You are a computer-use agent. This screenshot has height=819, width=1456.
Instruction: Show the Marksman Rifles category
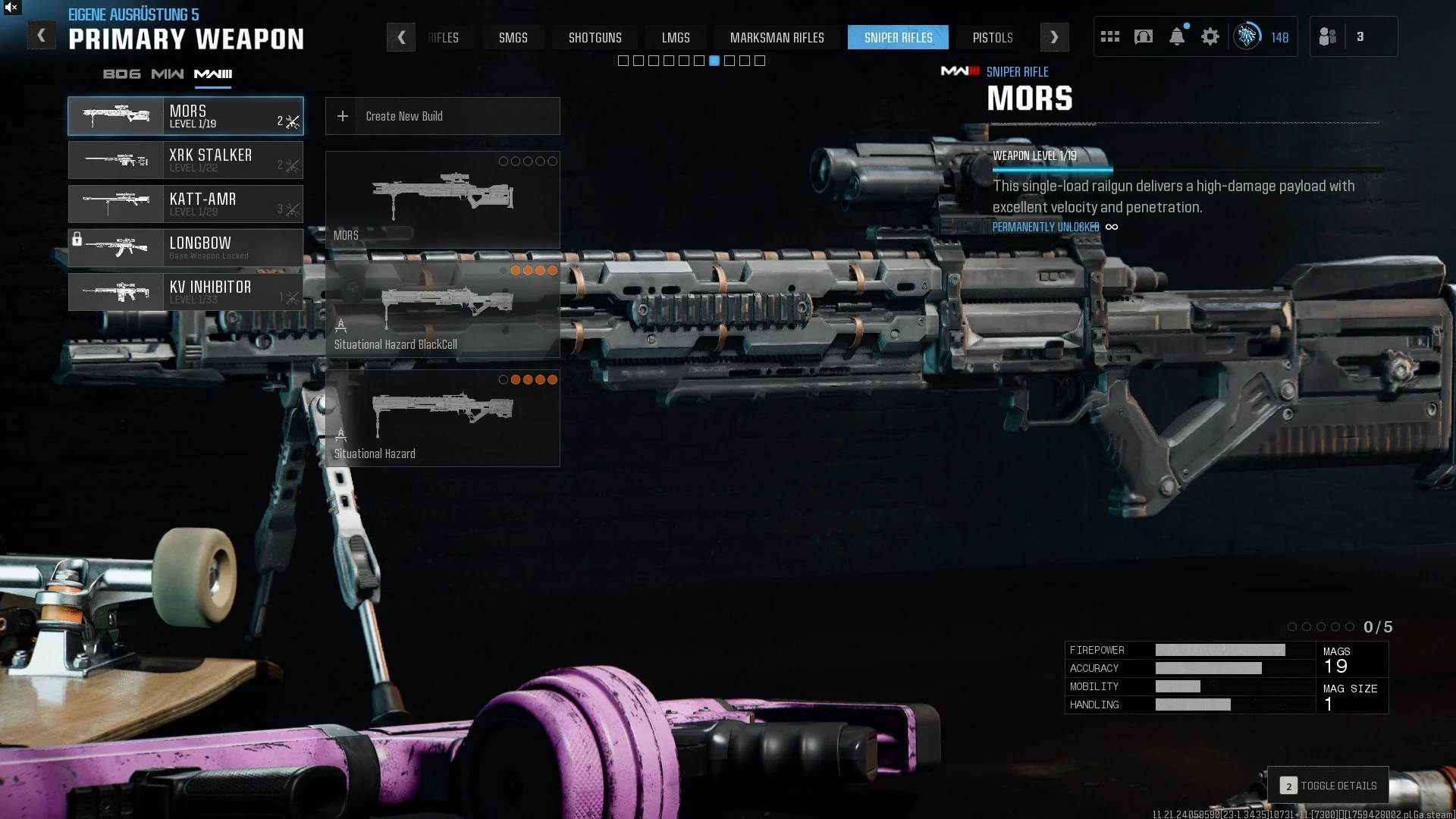(777, 37)
